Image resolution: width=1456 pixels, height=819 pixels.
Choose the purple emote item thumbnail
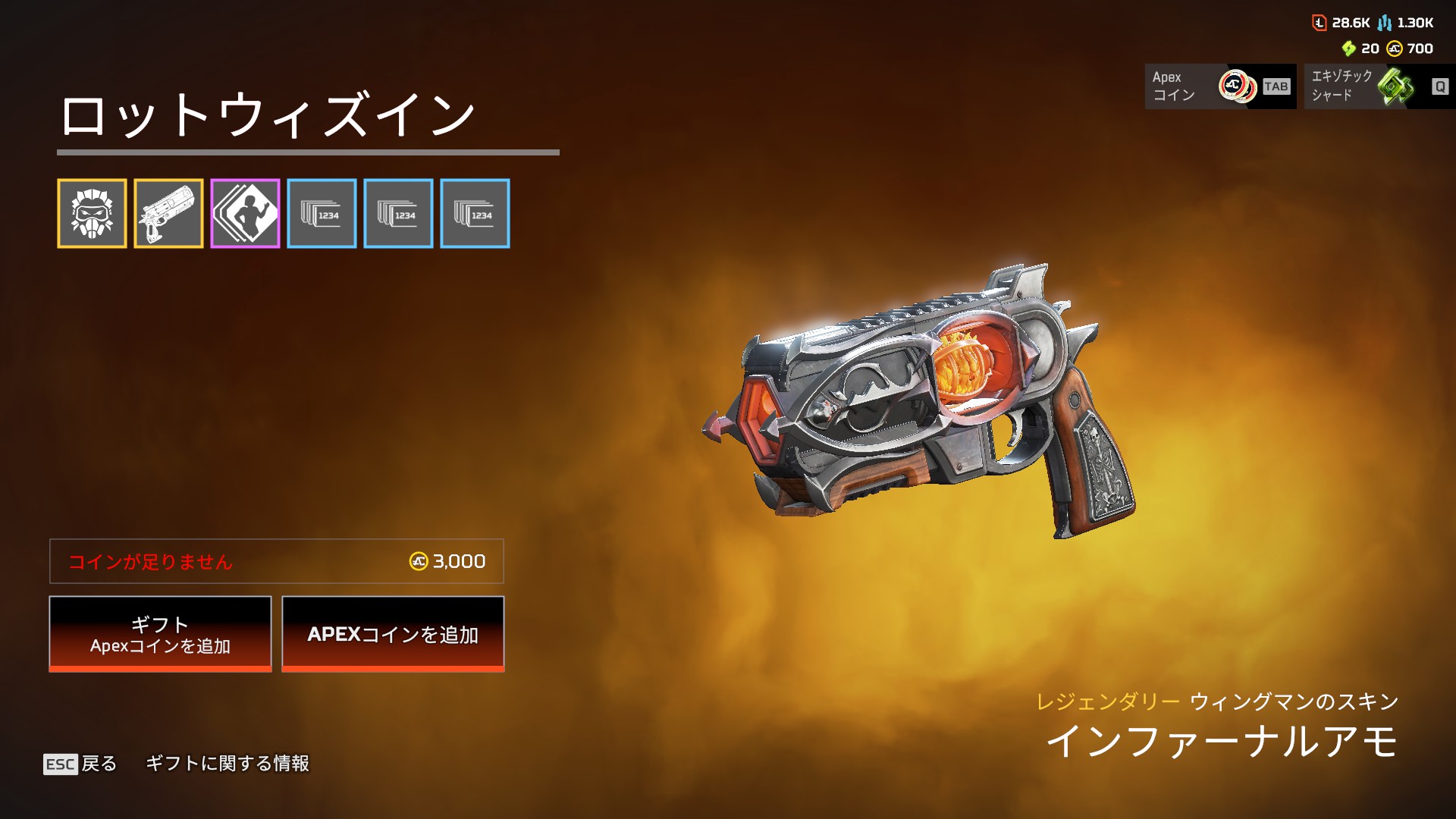click(245, 214)
